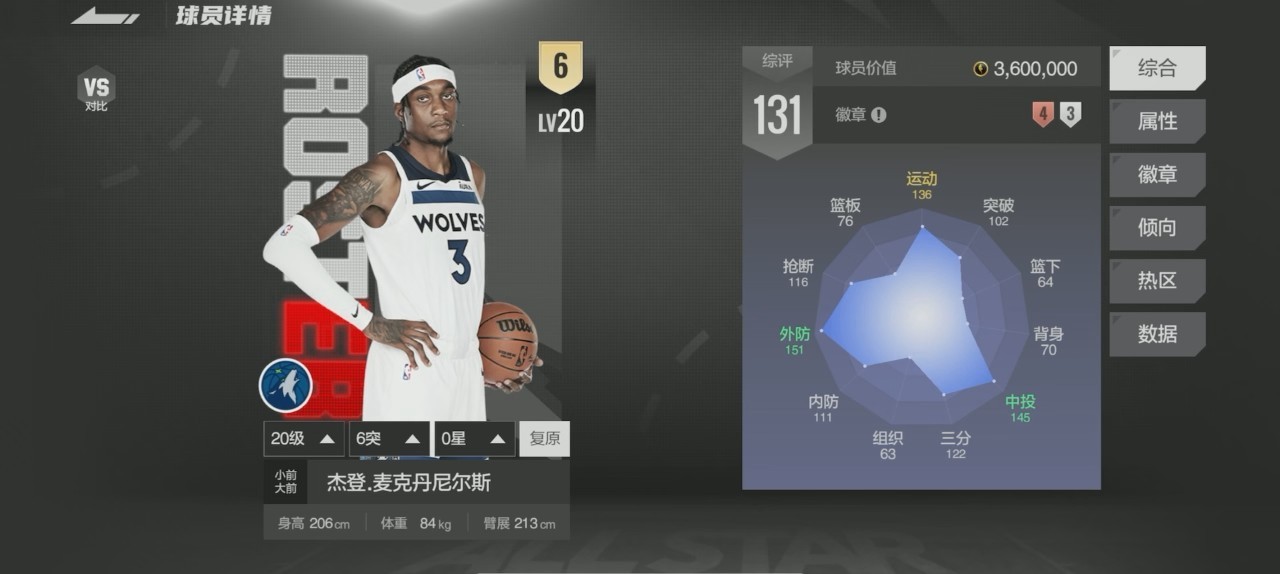Switch to the 综合 tab

[x=1157, y=68]
